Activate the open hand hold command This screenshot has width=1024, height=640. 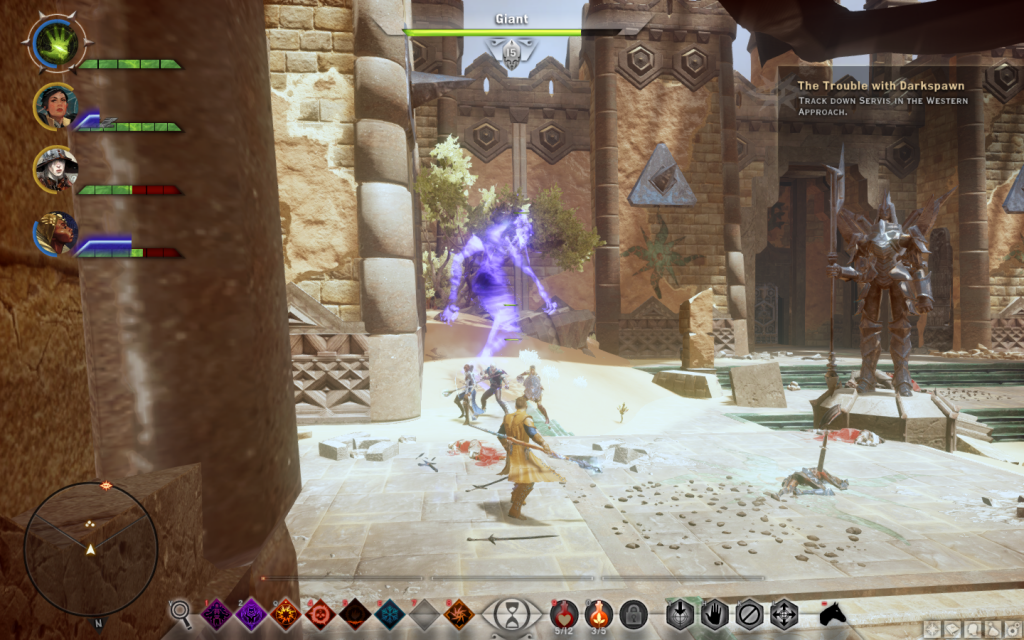point(715,613)
